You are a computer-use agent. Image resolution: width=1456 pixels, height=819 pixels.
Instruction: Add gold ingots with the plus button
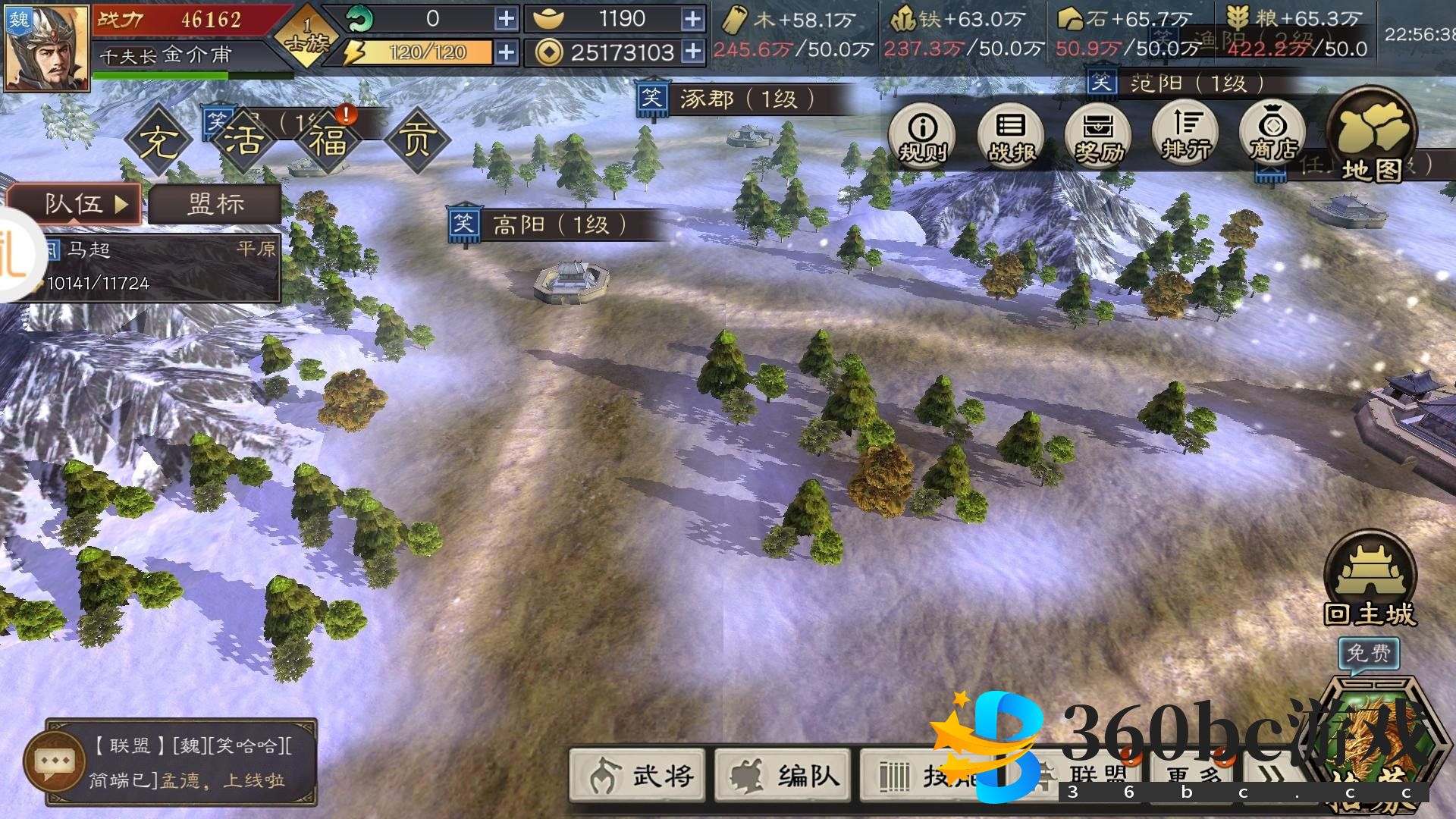692,19
